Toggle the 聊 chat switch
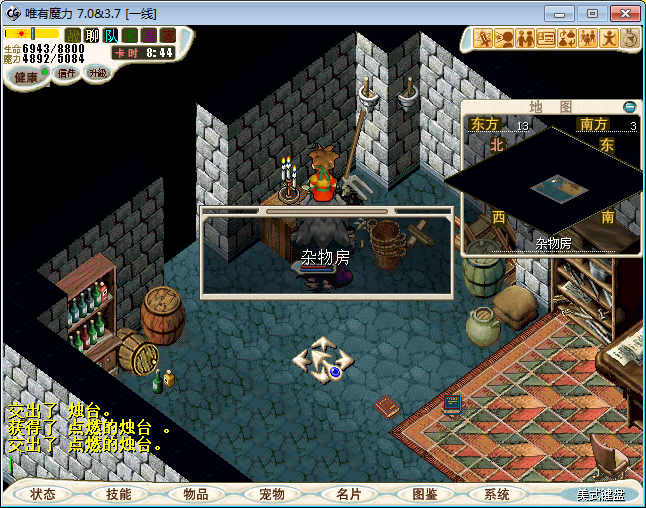The height and width of the screenshot is (508, 646). 92,35
